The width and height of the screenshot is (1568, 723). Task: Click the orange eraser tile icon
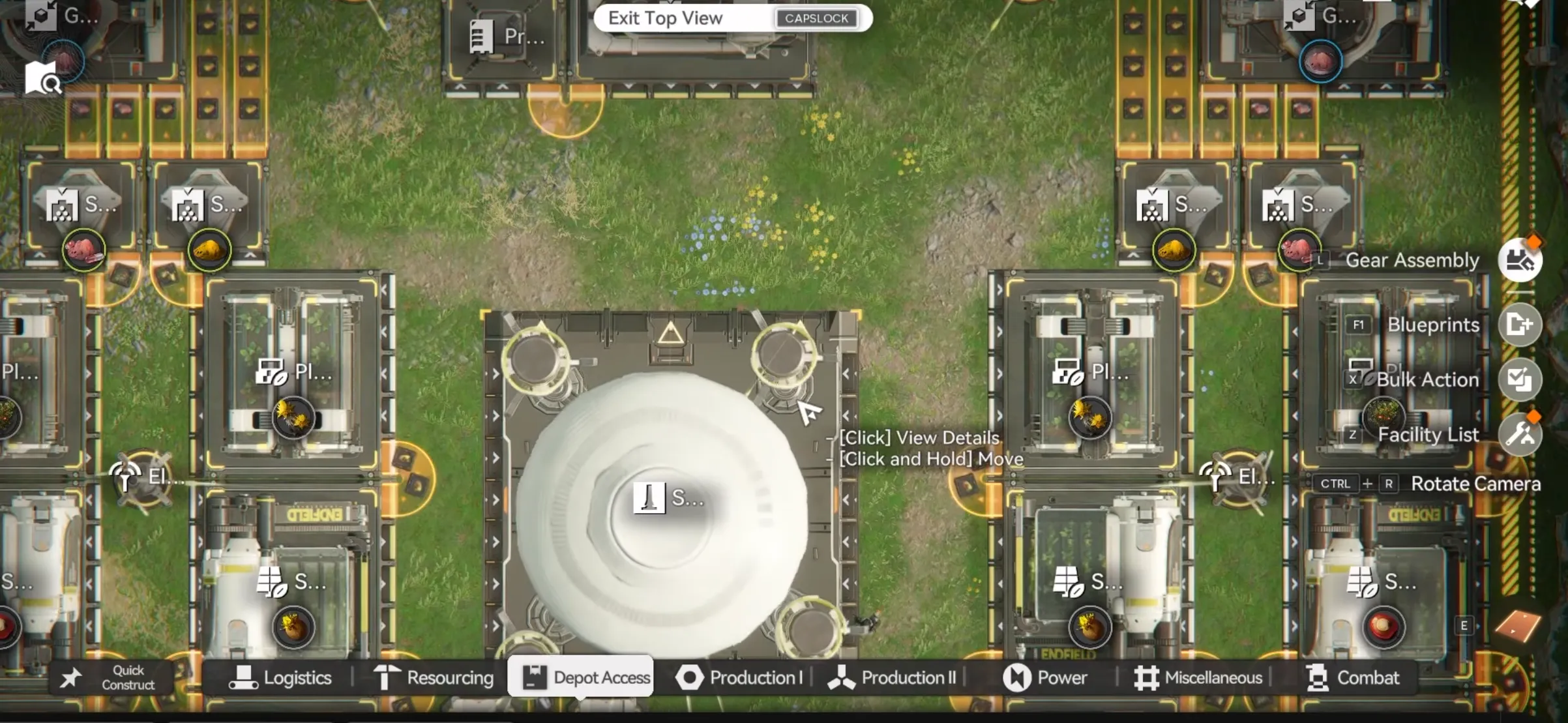pyautogui.click(x=1518, y=626)
